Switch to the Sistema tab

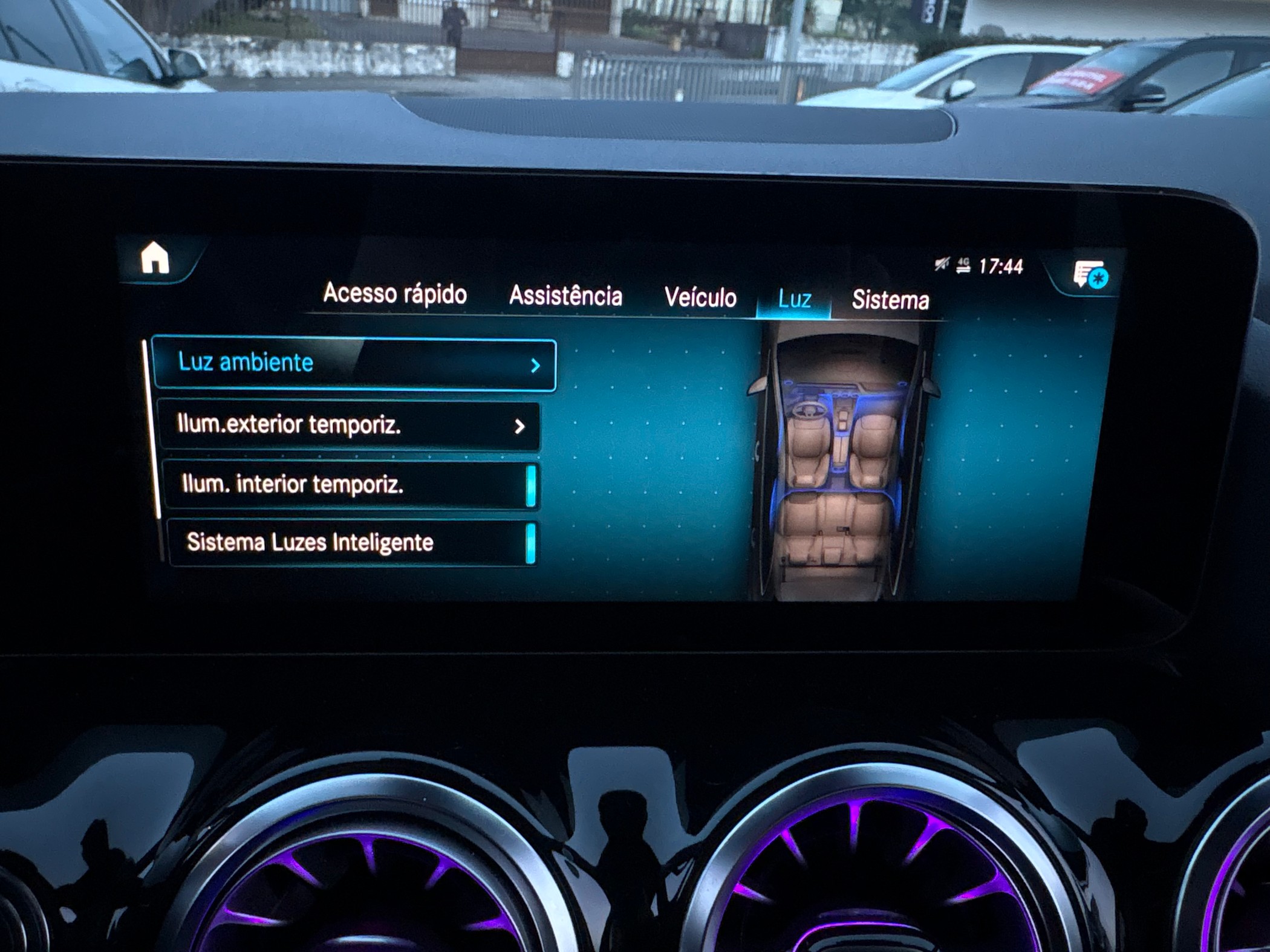(890, 300)
